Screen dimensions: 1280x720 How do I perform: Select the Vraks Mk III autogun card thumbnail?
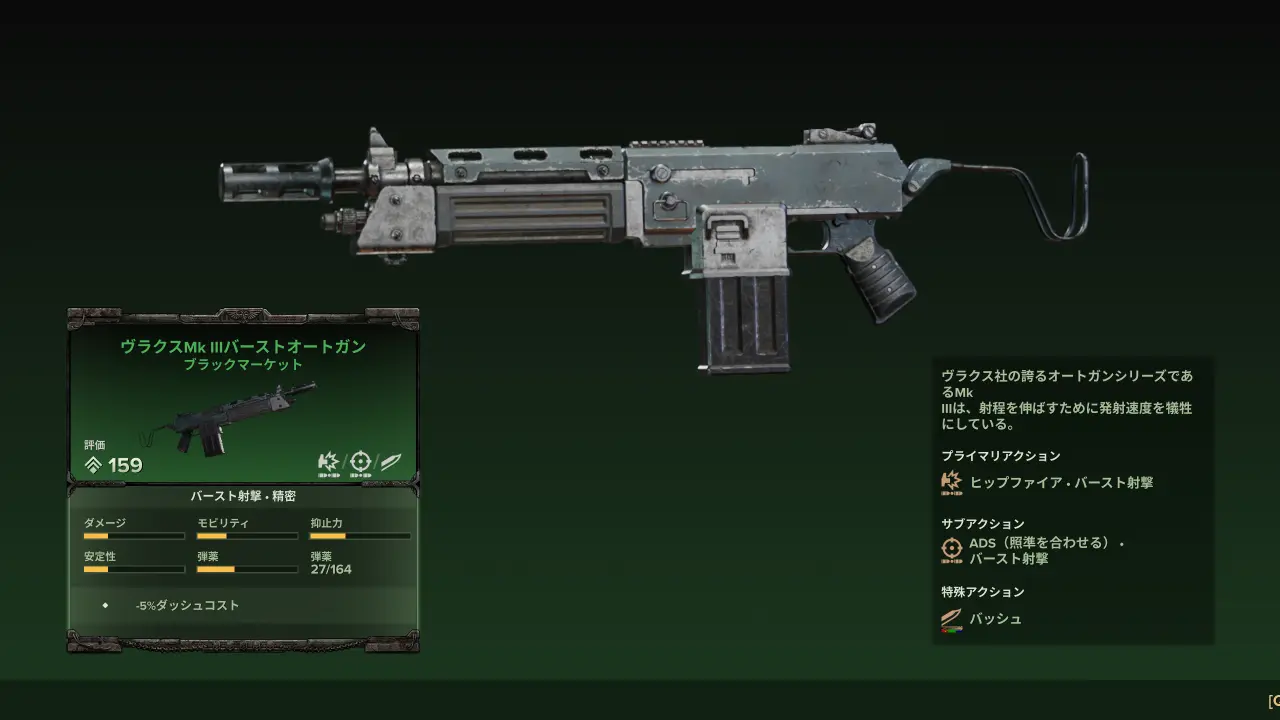click(x=230, y=418)
